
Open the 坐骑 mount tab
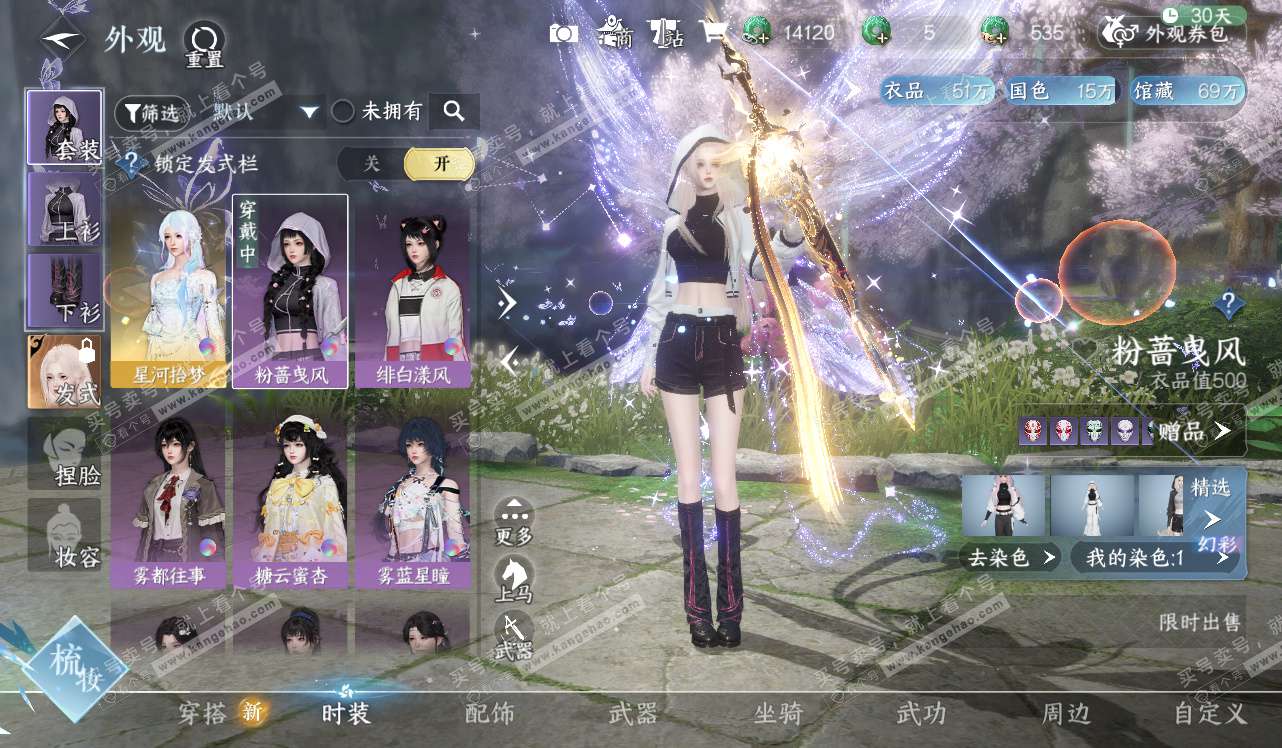coord(778,713)
